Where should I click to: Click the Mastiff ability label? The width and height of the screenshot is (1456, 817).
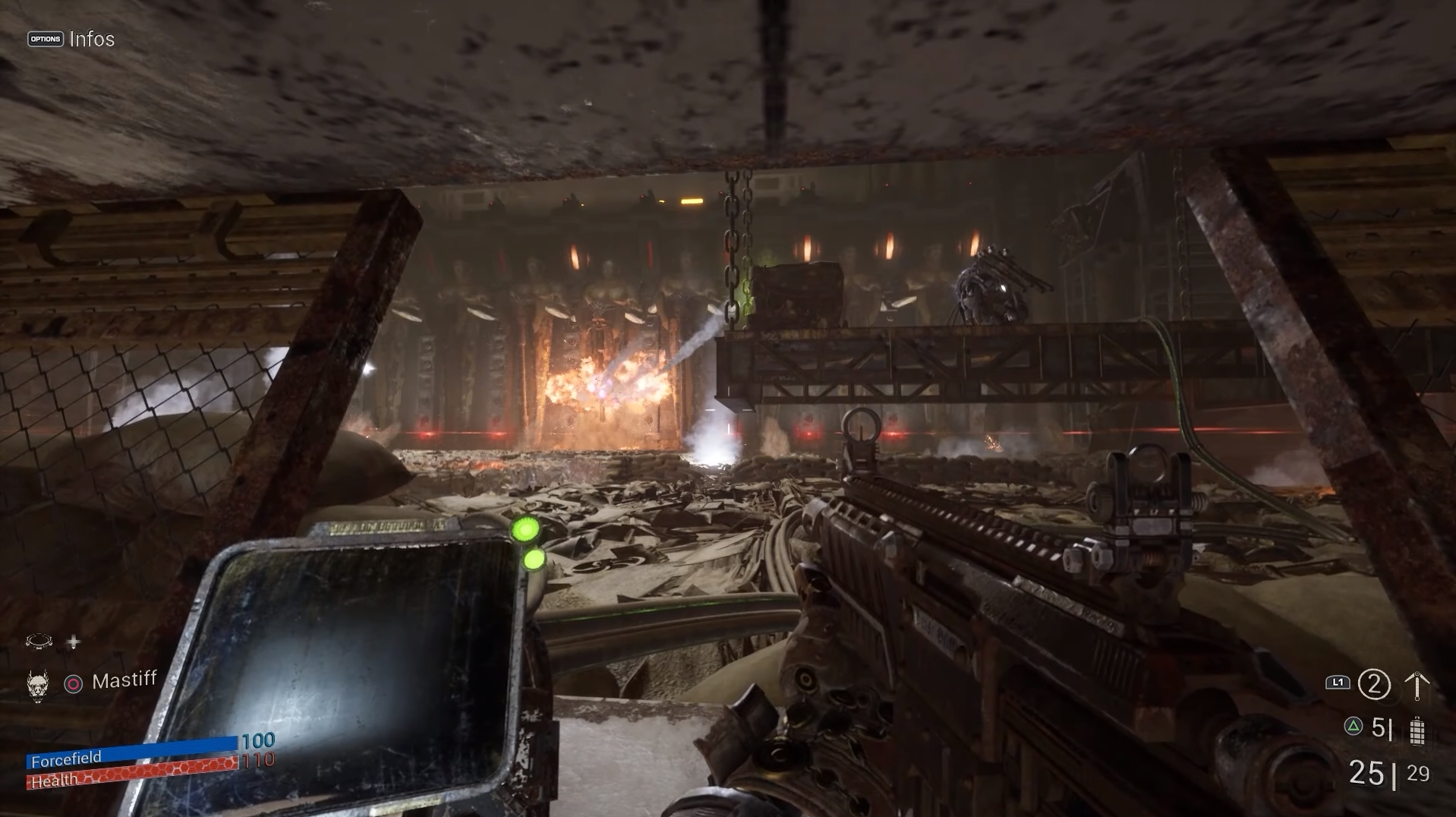pos(124,680)
